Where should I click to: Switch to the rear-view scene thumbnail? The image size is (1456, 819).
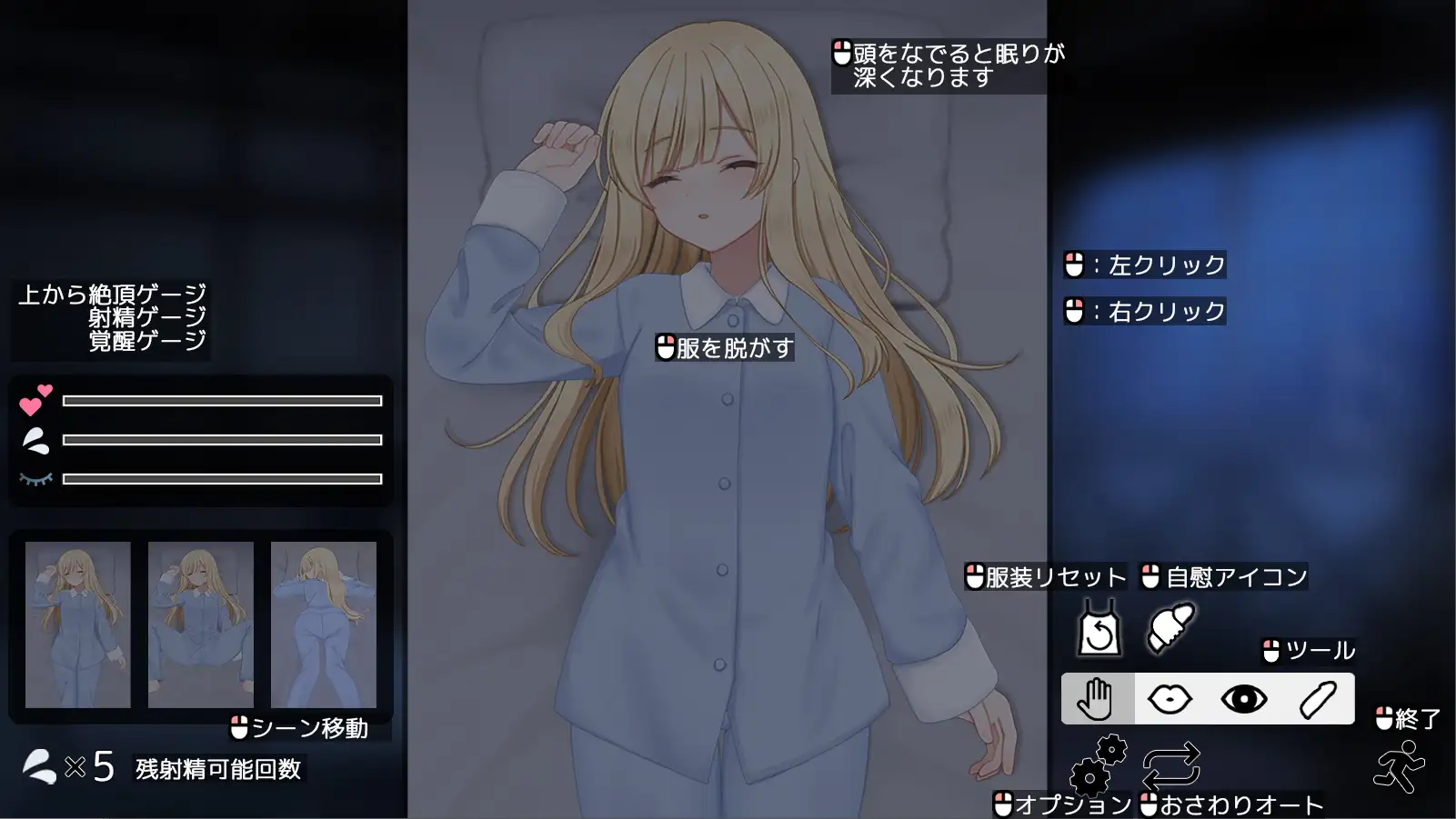[x=323, y=624]
